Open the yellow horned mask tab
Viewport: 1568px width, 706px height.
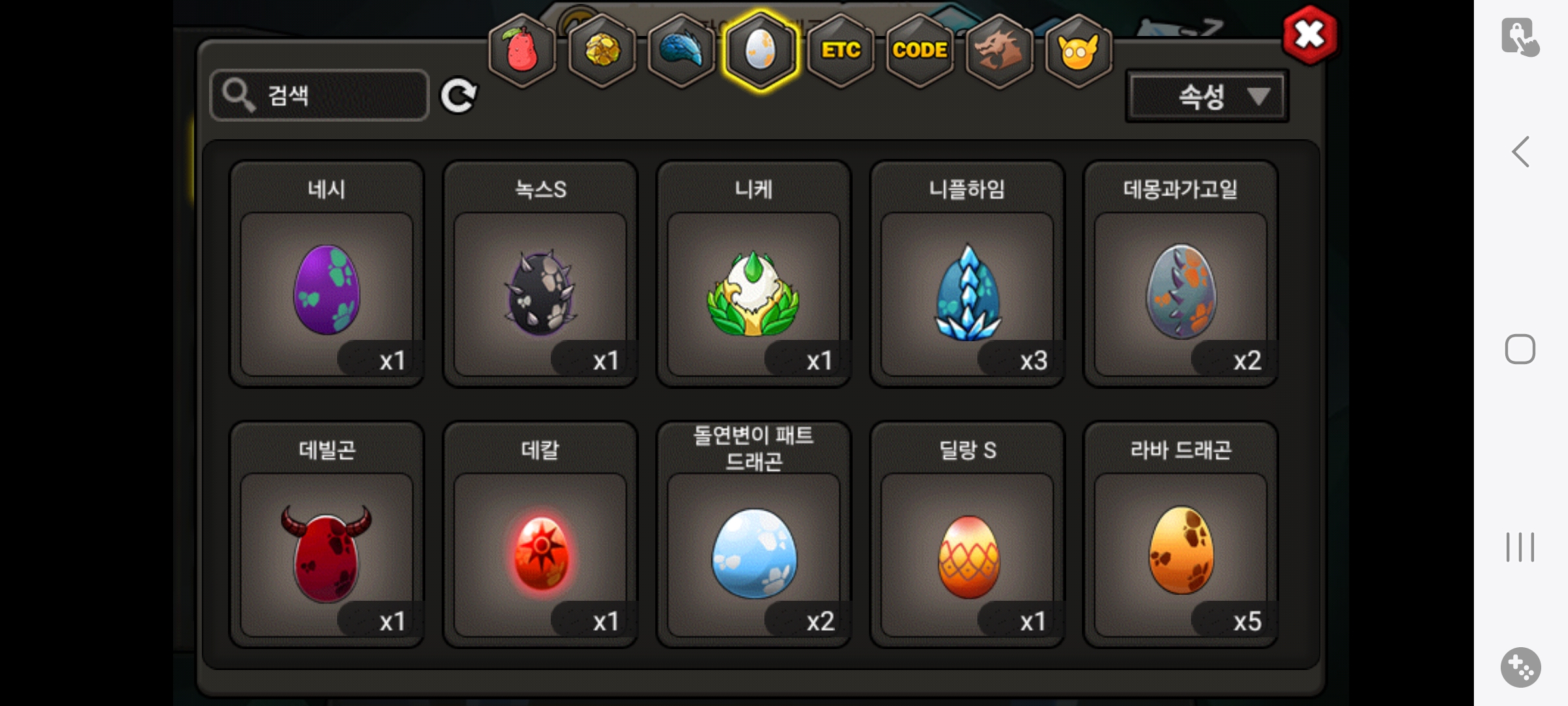(x=1078, y=51)
